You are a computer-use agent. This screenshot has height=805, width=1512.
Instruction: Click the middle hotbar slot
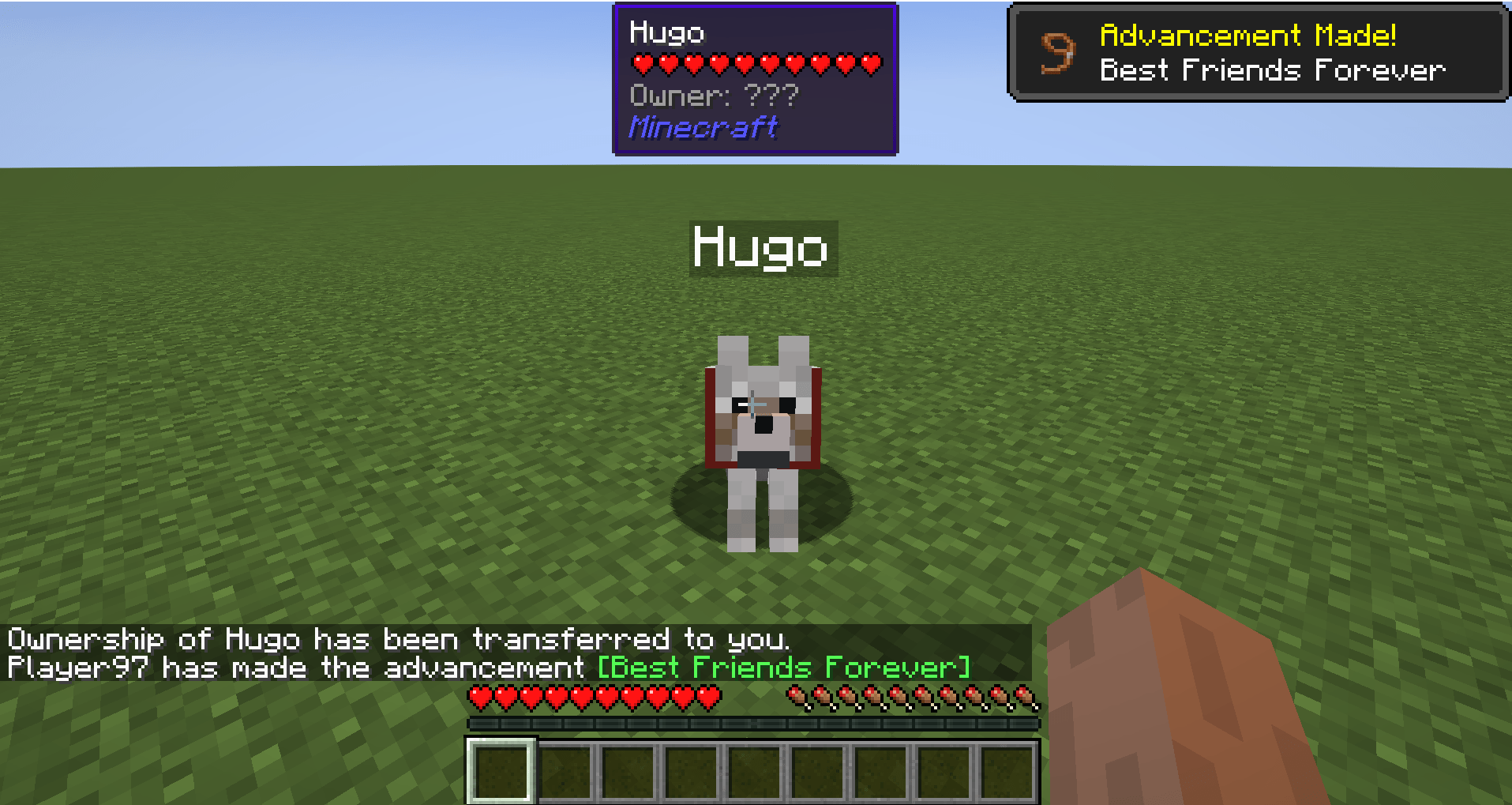(752, 771)
